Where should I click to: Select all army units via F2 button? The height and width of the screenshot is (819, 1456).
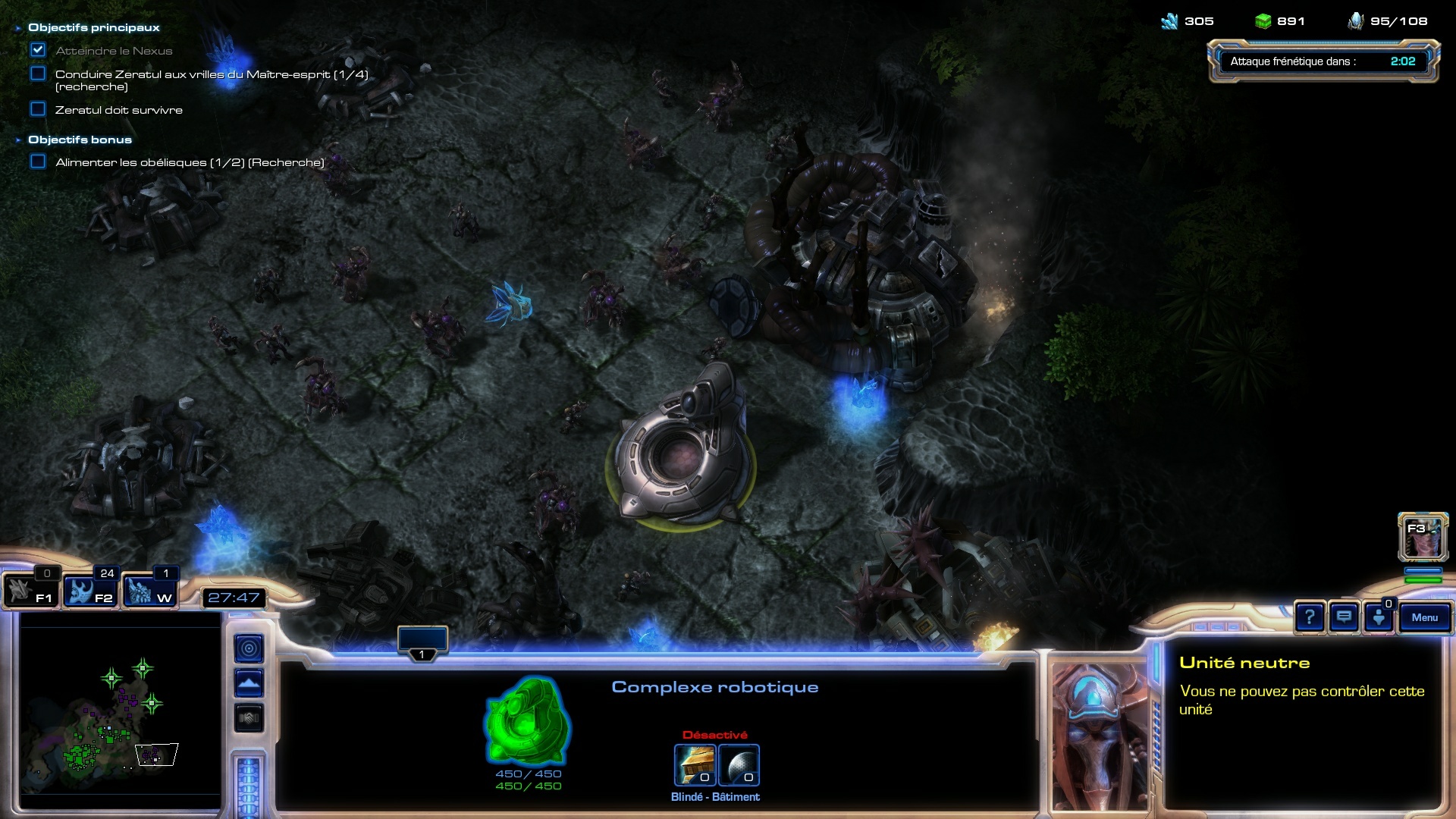pyautogui.click(x=89, y=591)
